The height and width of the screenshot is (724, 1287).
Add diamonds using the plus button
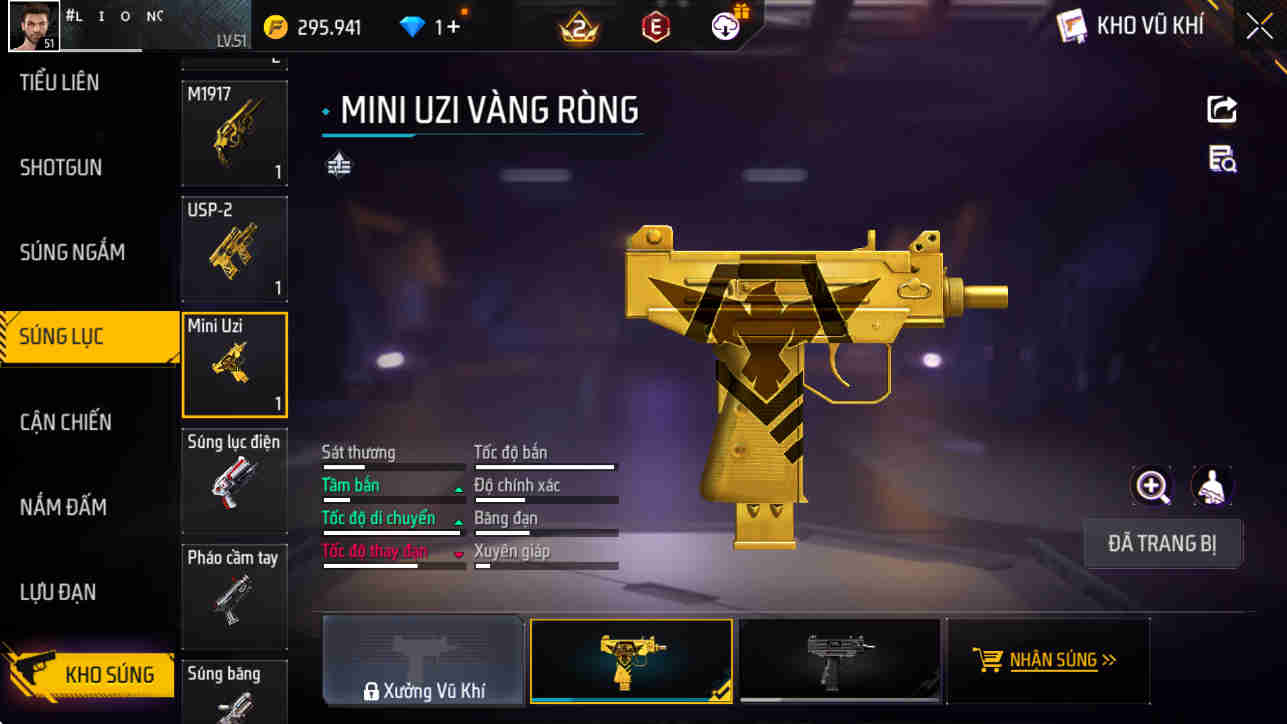pos(453,27)
